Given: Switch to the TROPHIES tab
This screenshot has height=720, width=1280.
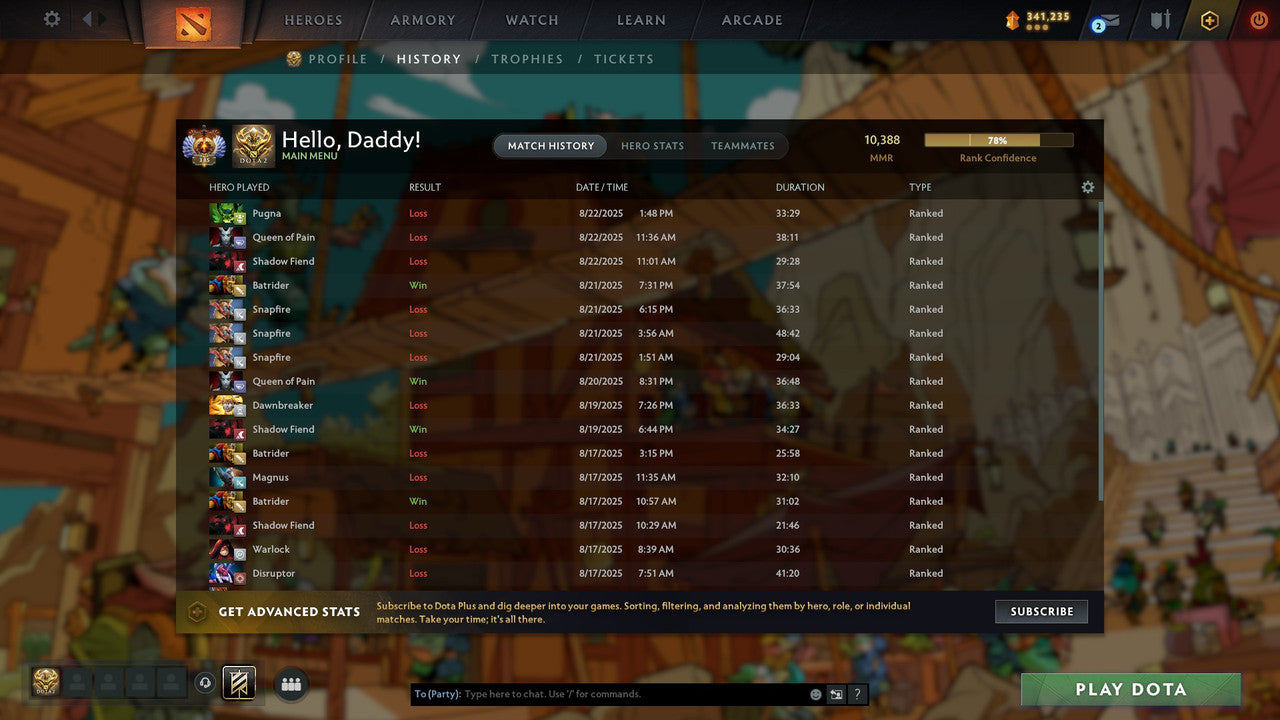Looking at the screenshot, I should (x=527, y=59).
